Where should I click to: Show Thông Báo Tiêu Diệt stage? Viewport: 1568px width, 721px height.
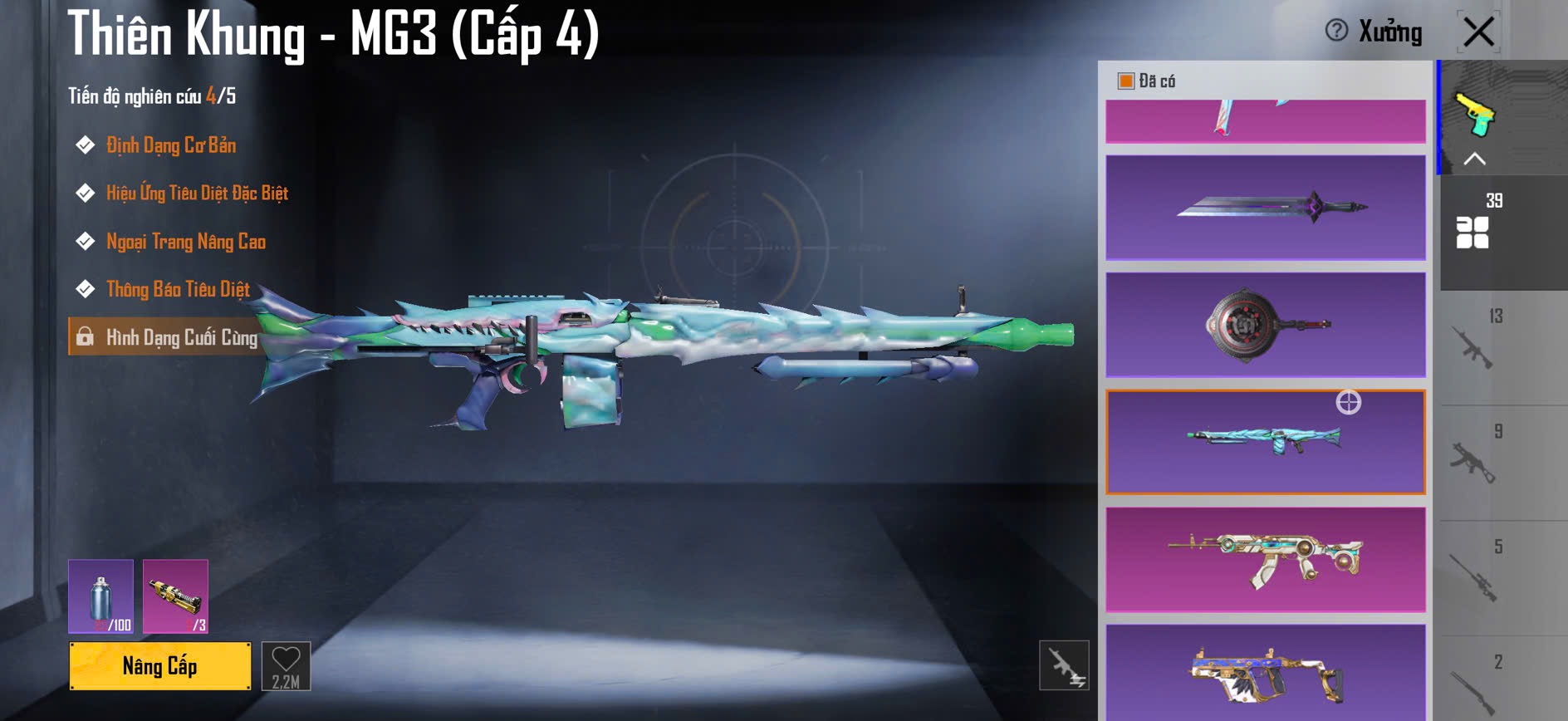[178, 290]
